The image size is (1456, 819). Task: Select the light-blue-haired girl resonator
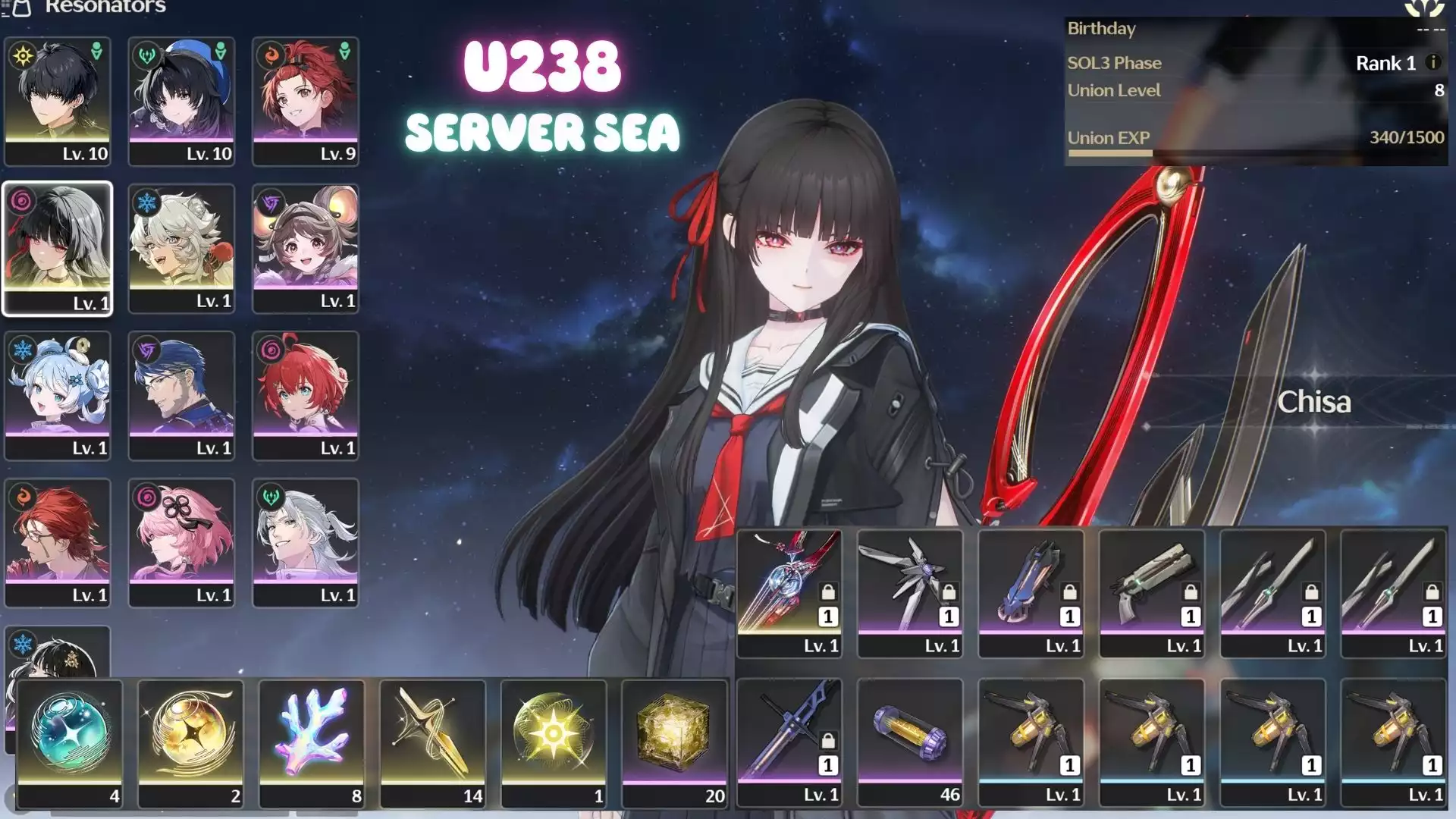tap(58, 395)
